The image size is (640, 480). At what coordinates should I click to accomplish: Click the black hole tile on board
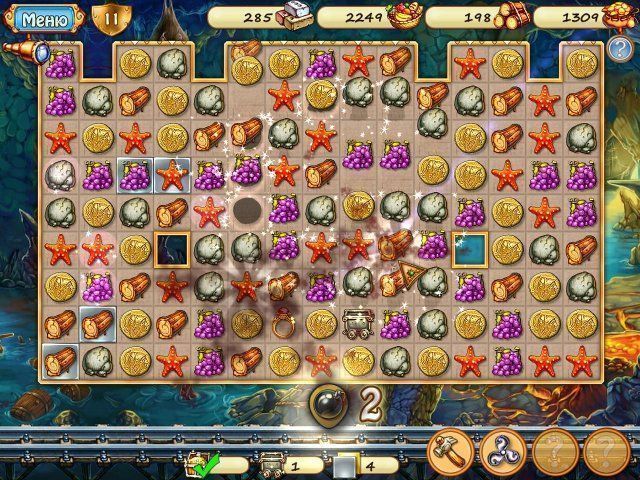247,211
